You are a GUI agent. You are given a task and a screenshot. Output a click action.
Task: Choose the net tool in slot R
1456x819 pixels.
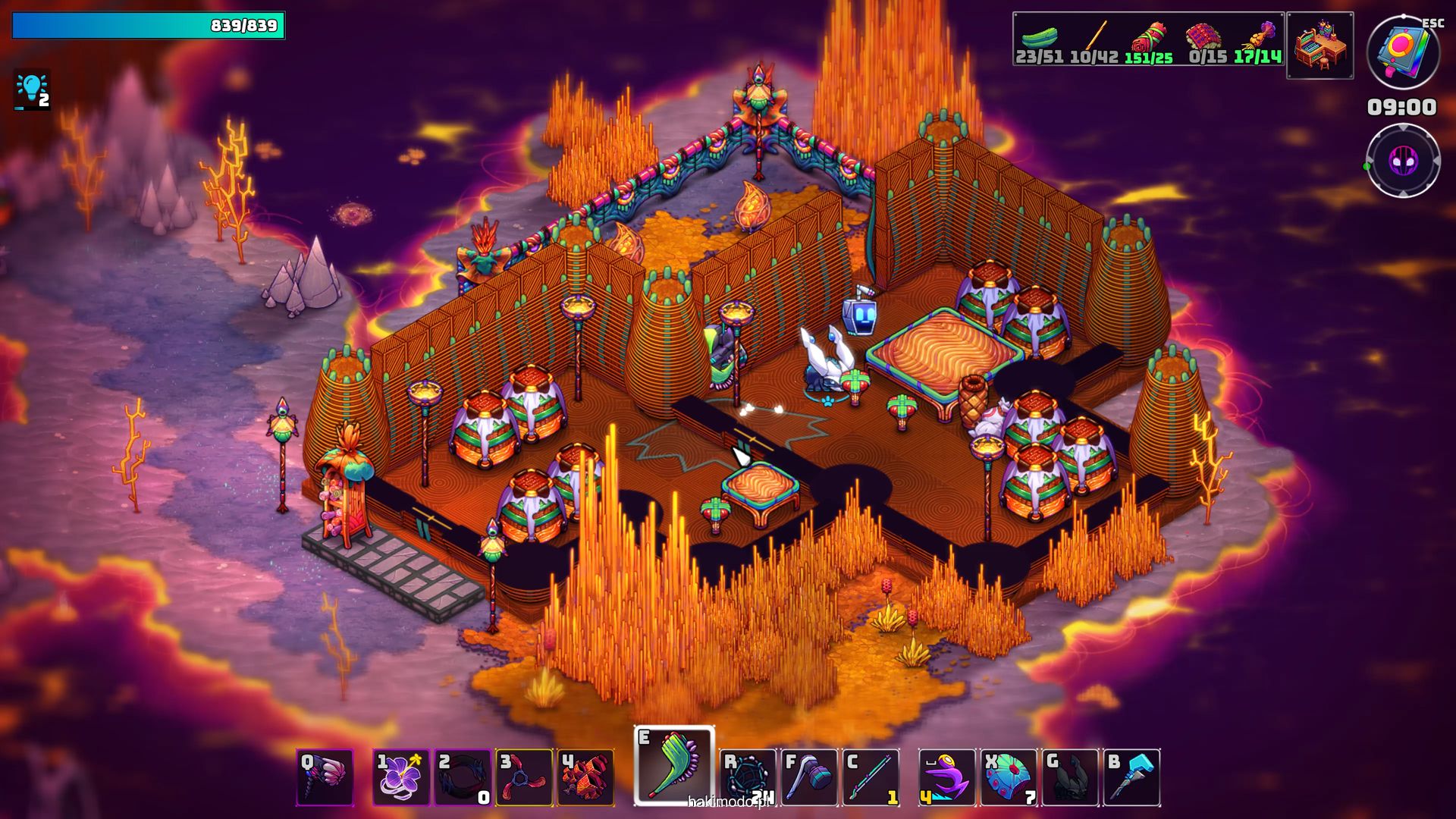tap(748, 777)
